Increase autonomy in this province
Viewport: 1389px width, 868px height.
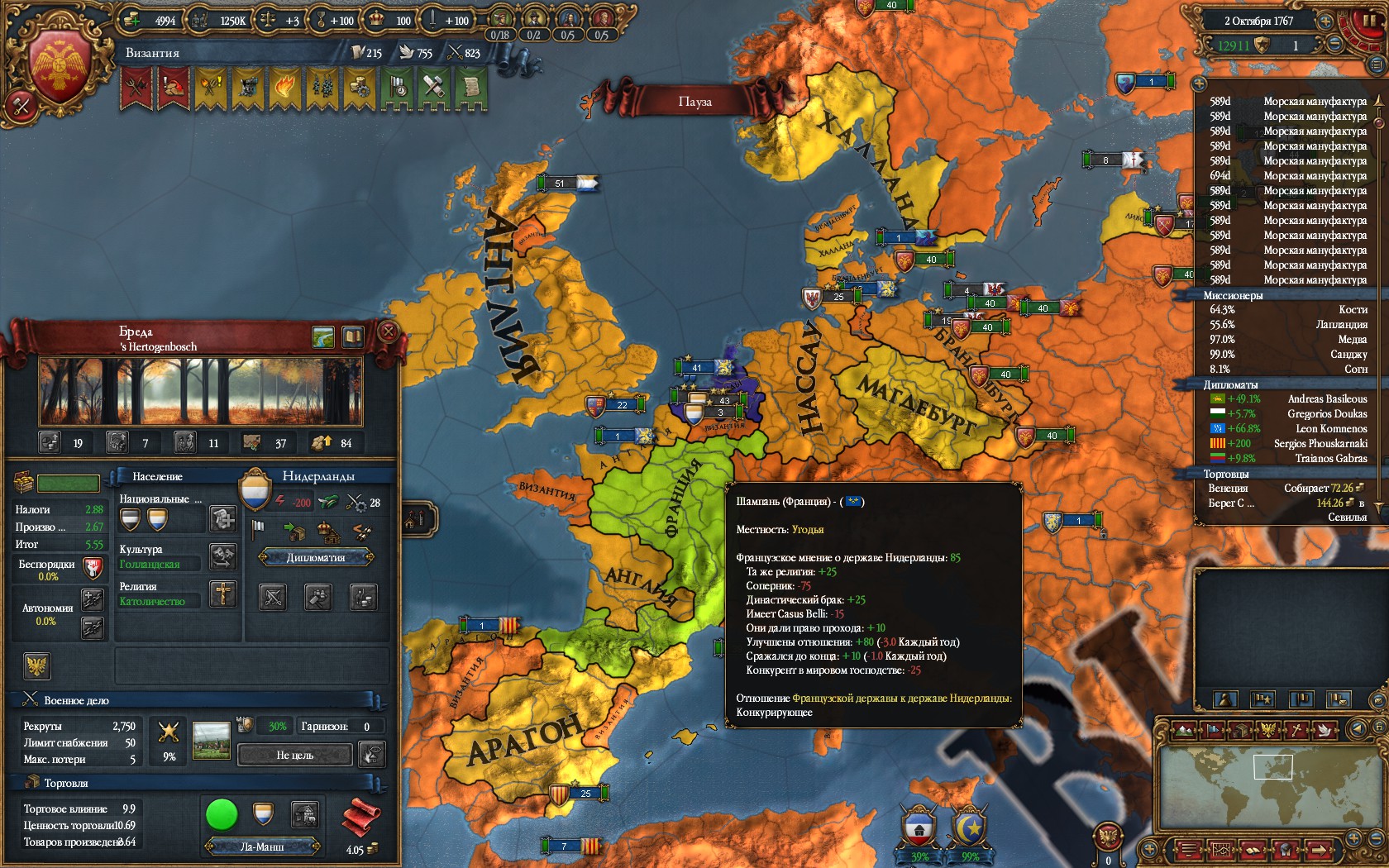(x=92, y=599)
